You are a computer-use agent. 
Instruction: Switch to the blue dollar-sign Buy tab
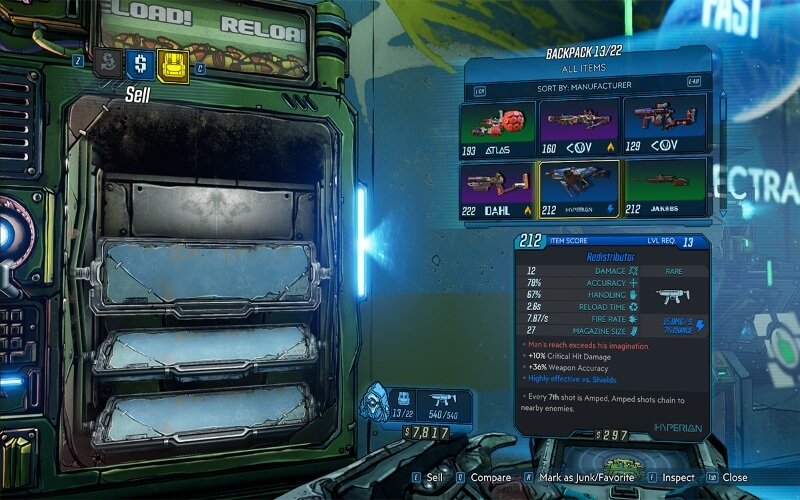pos(140,64)
